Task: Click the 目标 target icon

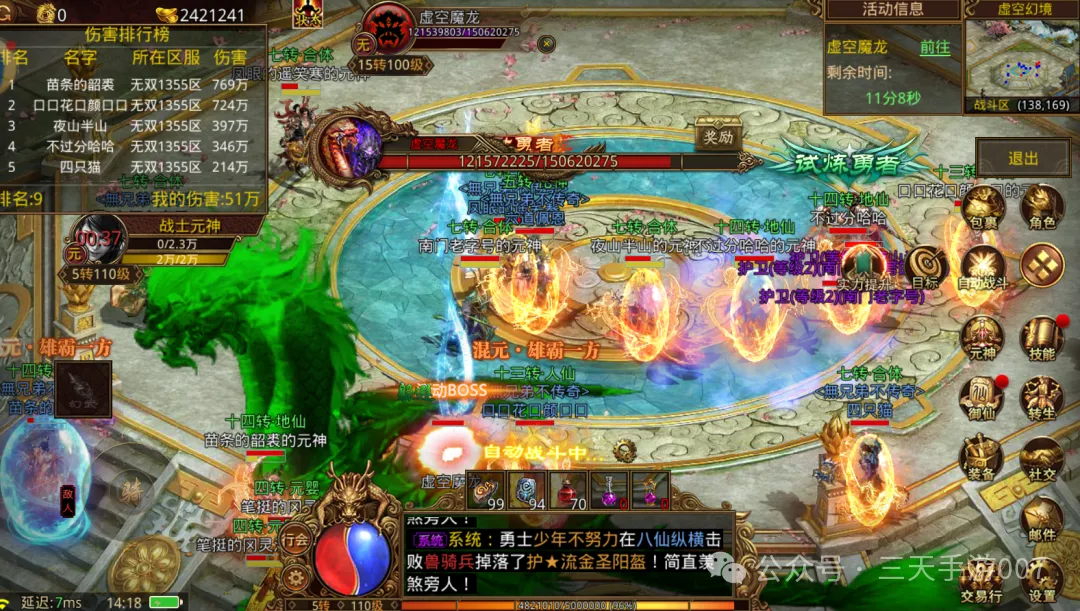Action: pyautogui.click(x=926, y=267)
